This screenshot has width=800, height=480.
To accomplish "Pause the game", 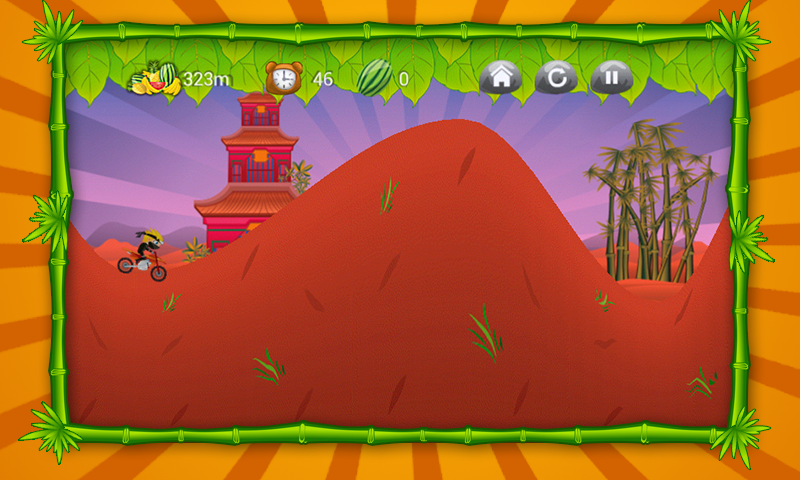I will click(611, 76).
